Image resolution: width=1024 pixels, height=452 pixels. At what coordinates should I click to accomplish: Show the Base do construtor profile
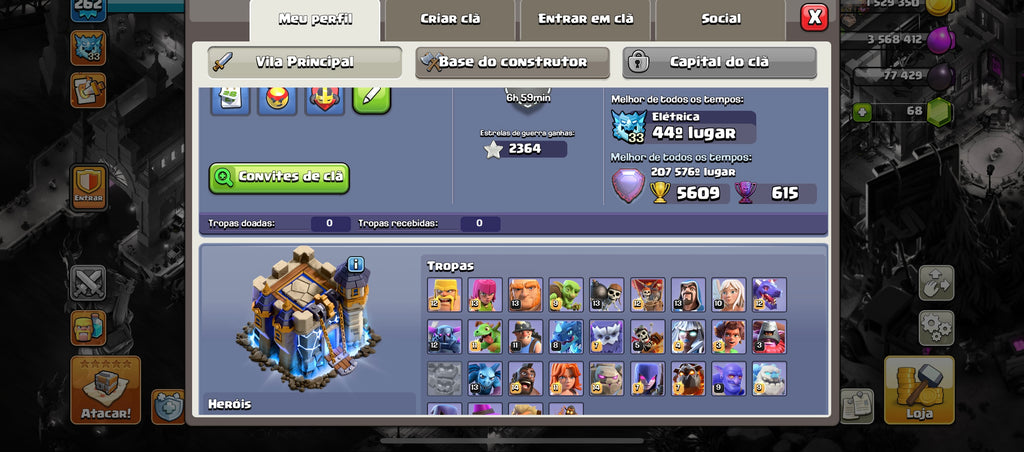pos(512,62)
